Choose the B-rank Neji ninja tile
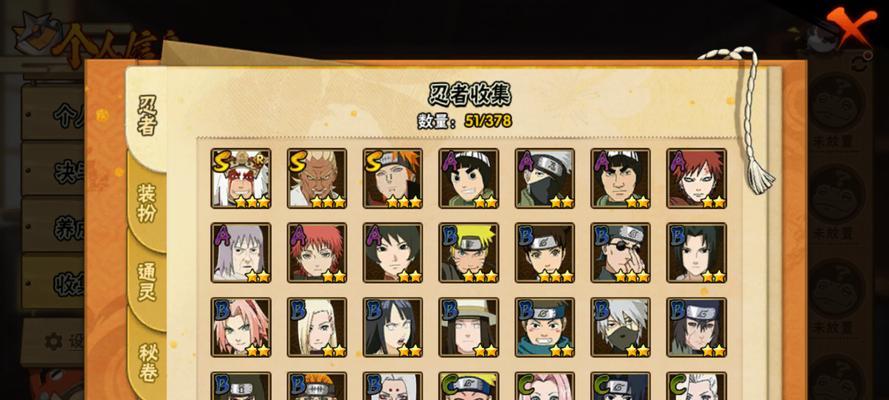This screenshot has height=400, width=889. click(469, 327)
